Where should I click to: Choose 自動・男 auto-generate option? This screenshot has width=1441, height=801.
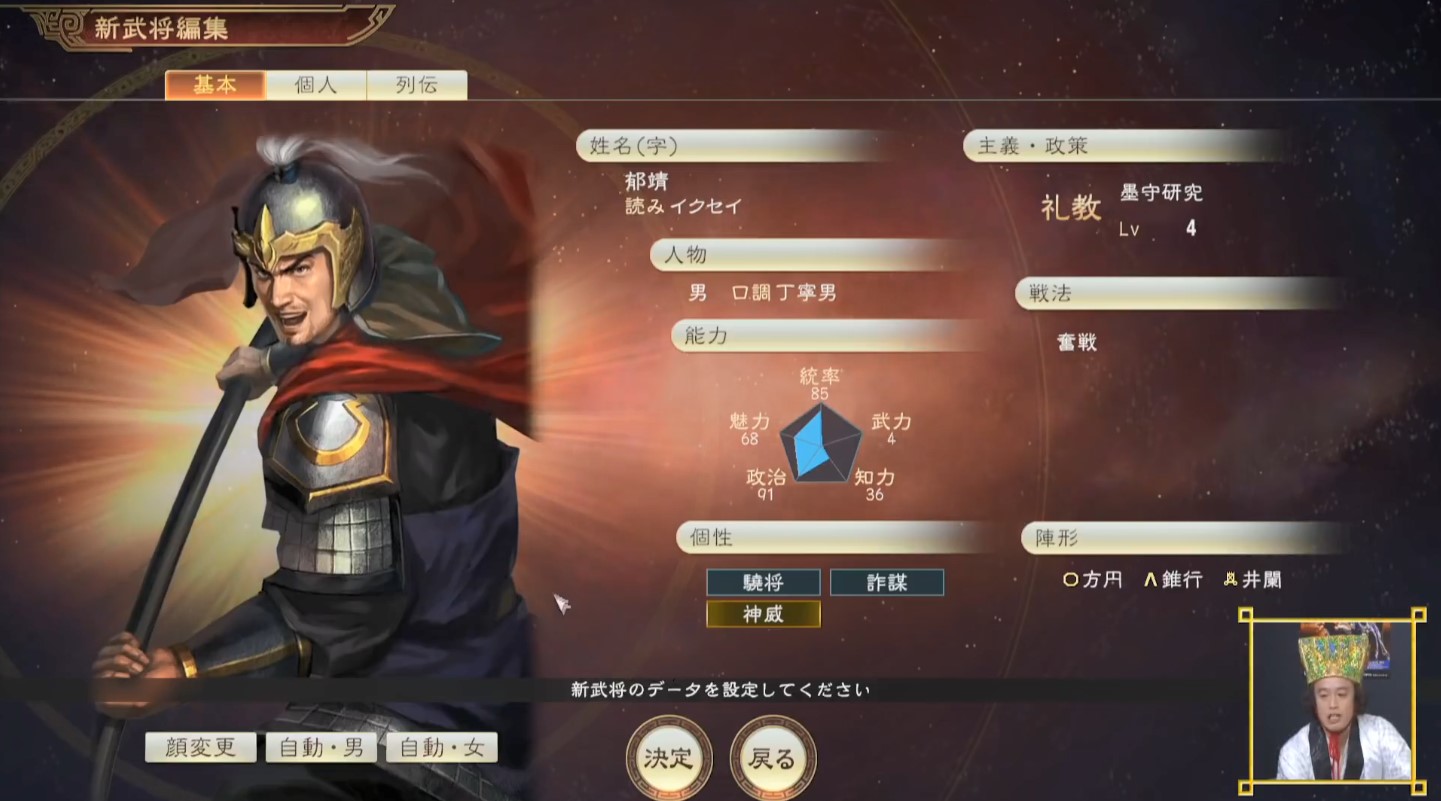click(320, 747)
